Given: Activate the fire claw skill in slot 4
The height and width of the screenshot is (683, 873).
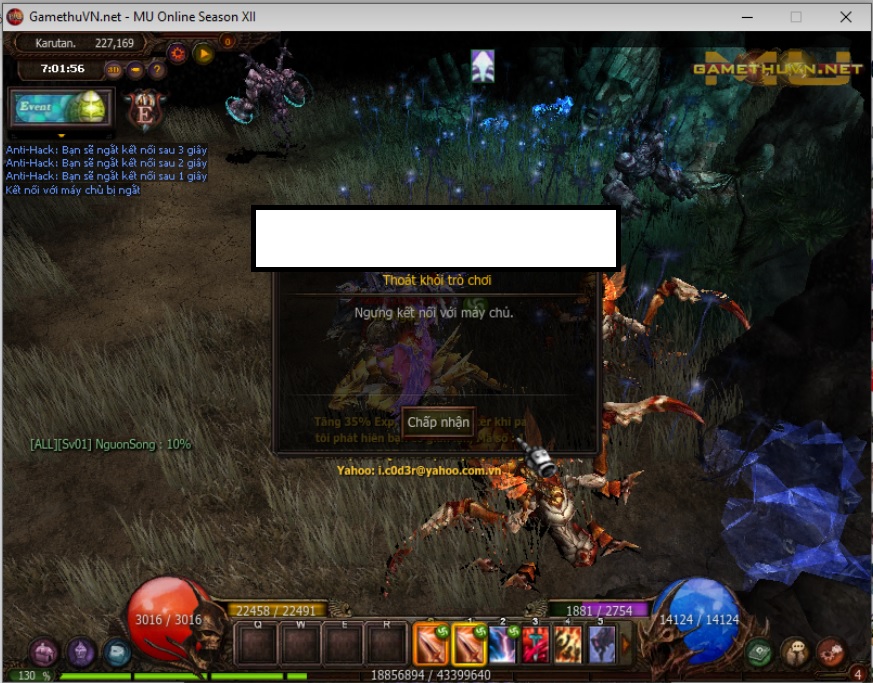Looking at the screenshot, I should [x=568, y=644].
